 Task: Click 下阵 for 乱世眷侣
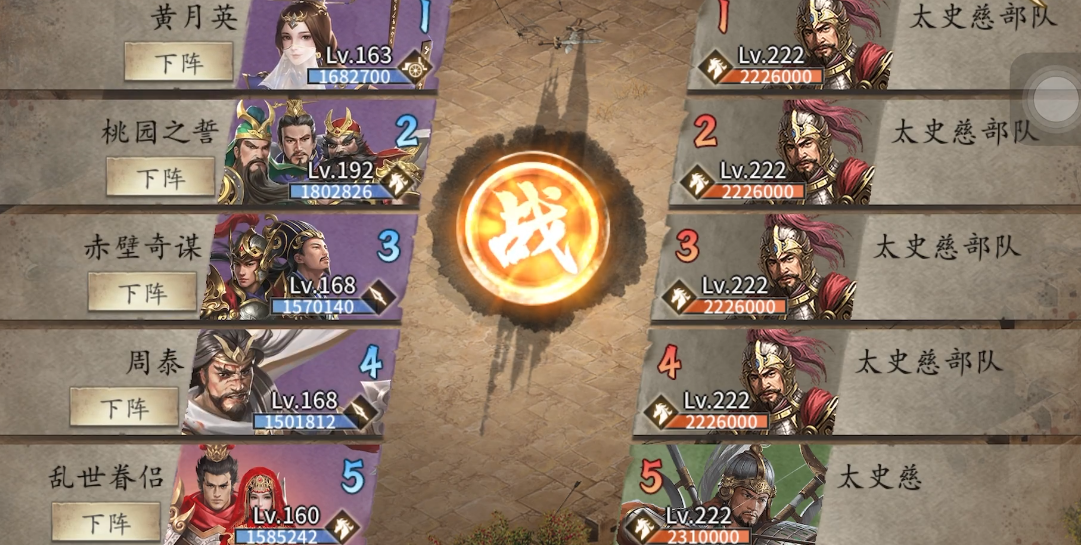tap(106, 521)
